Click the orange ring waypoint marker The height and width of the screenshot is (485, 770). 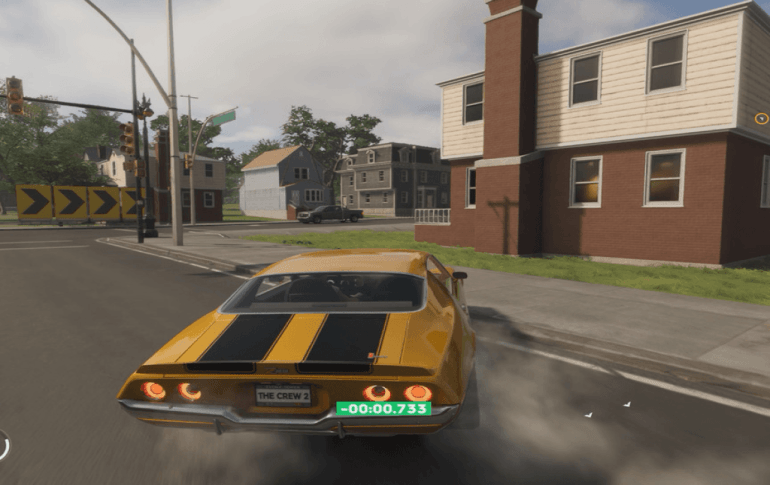[x=761, y=118]
